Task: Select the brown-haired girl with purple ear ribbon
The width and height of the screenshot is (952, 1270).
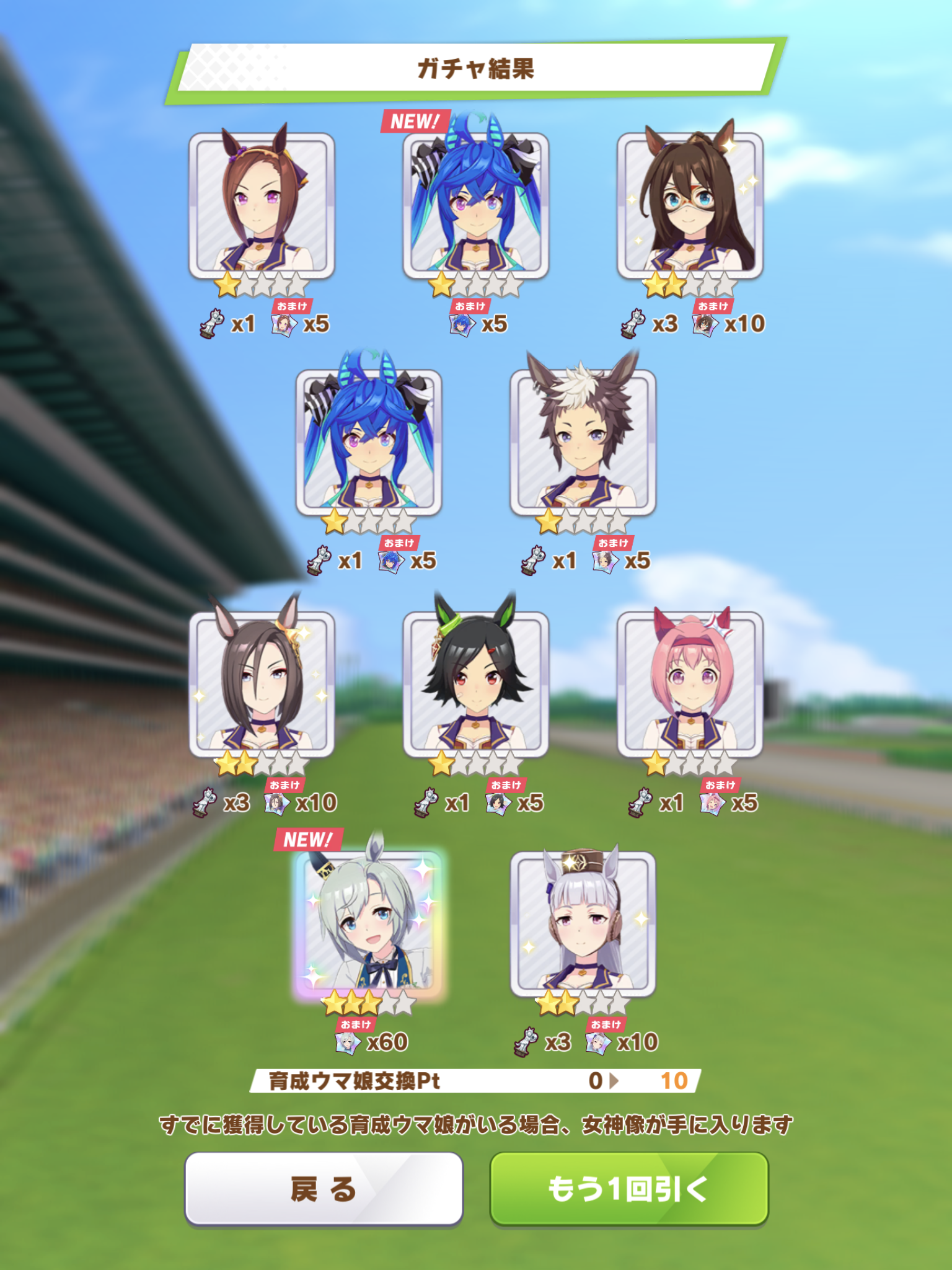Action: (262, 205)
